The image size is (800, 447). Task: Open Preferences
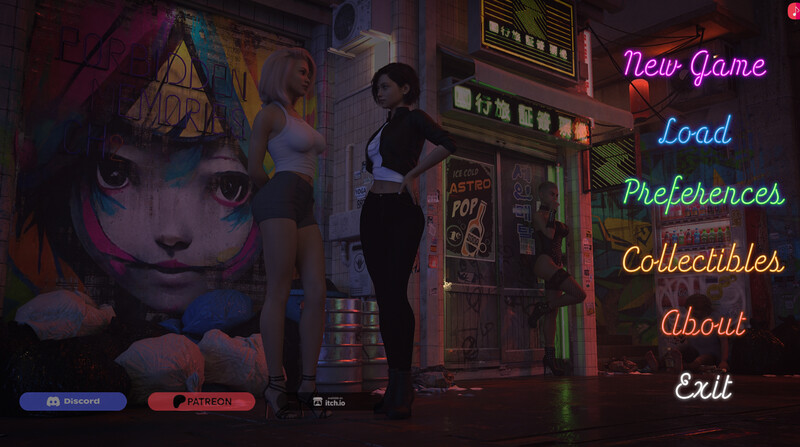[702, 192]
